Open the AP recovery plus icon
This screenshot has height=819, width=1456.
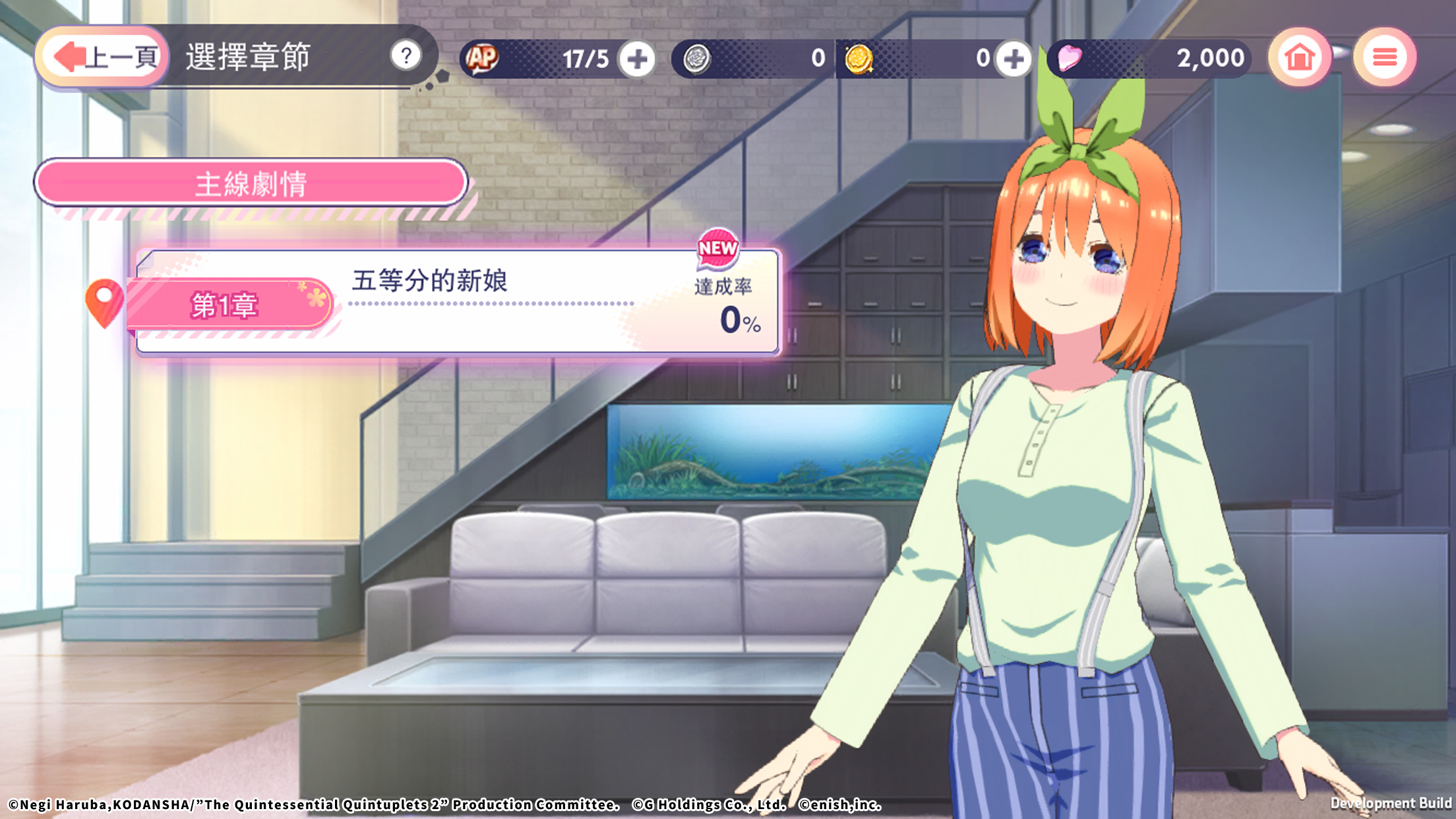[x=637, y=58]
